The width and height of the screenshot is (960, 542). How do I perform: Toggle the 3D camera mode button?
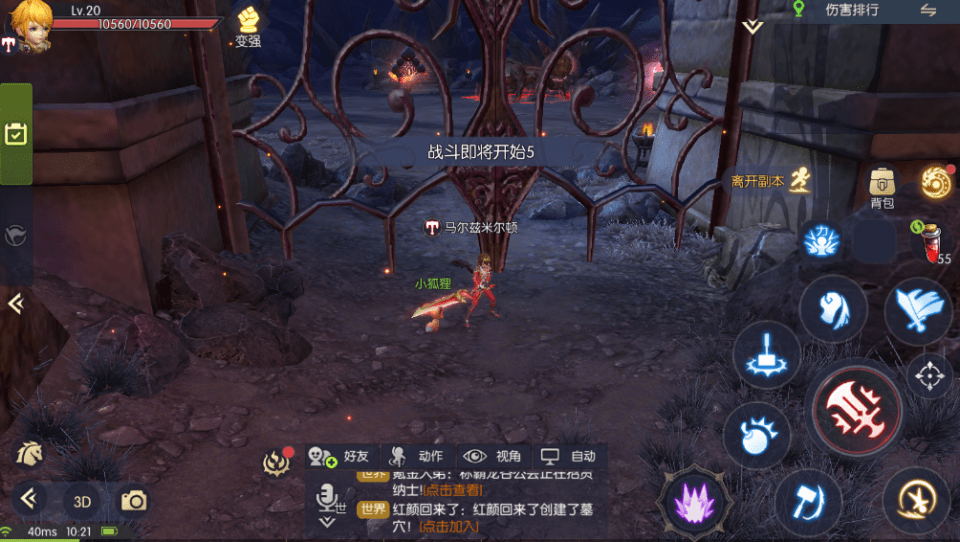coord(83,500)
